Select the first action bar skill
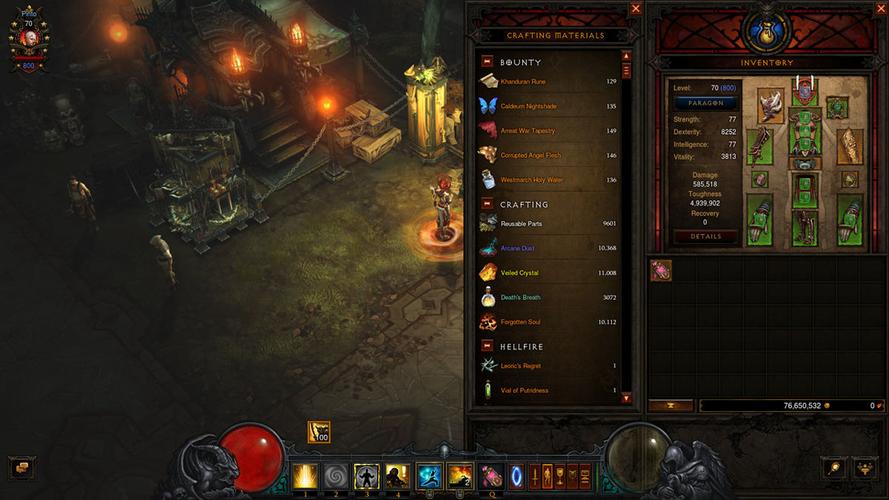 [305, 476]
